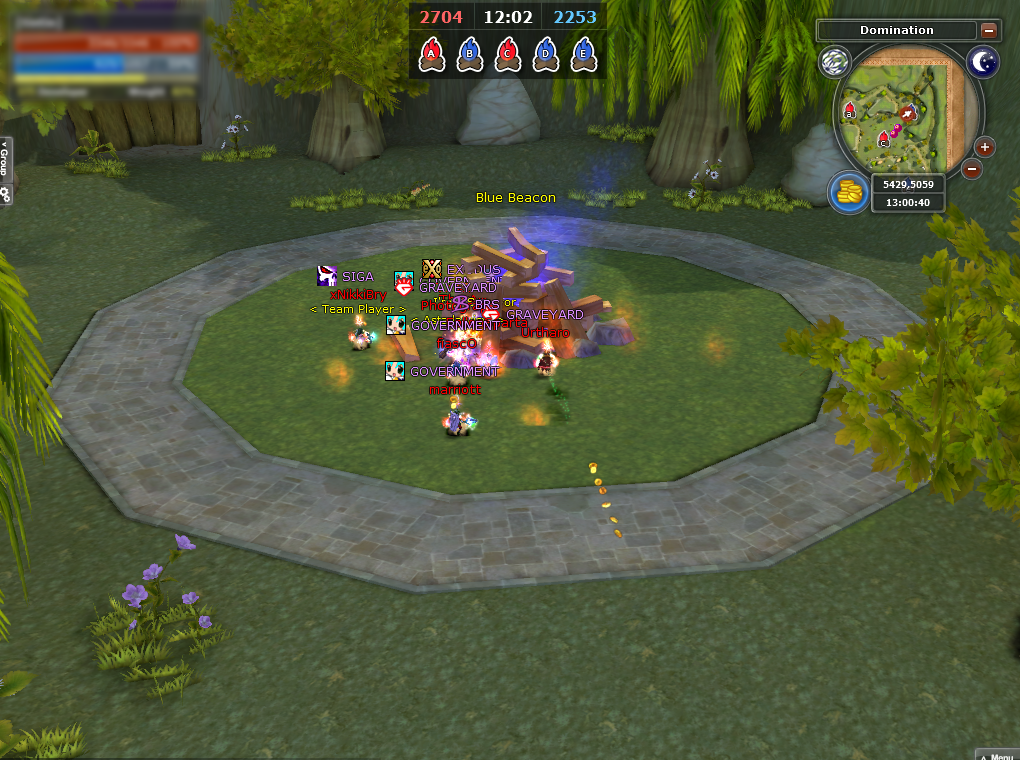The image size is (1020, 760).
Task: Click the red beacon A status icon
Action: click(x=431, y=53)
